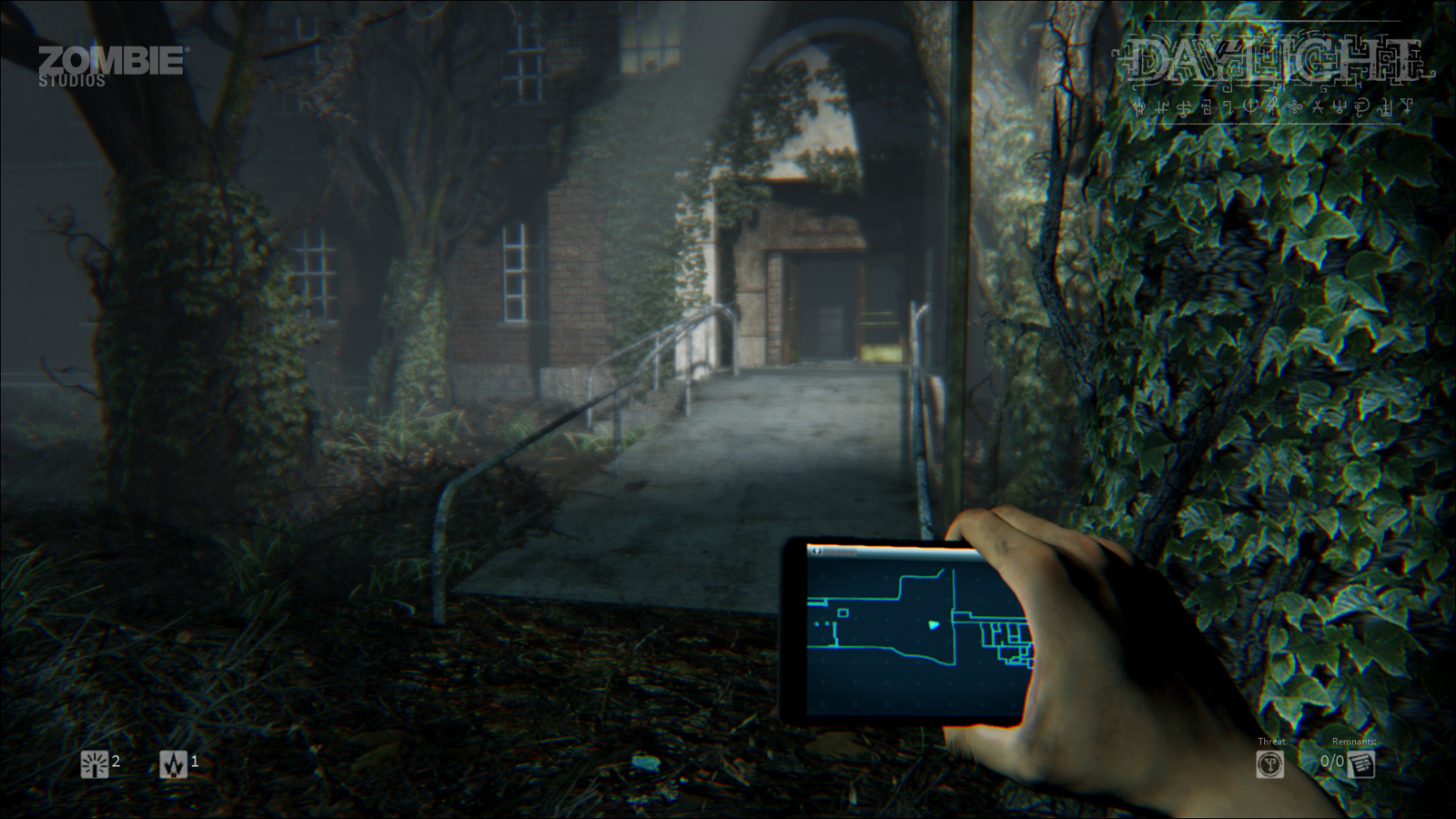Click the 'Threat' label text
The image size is (1456, 819).
pos(1271,741)
